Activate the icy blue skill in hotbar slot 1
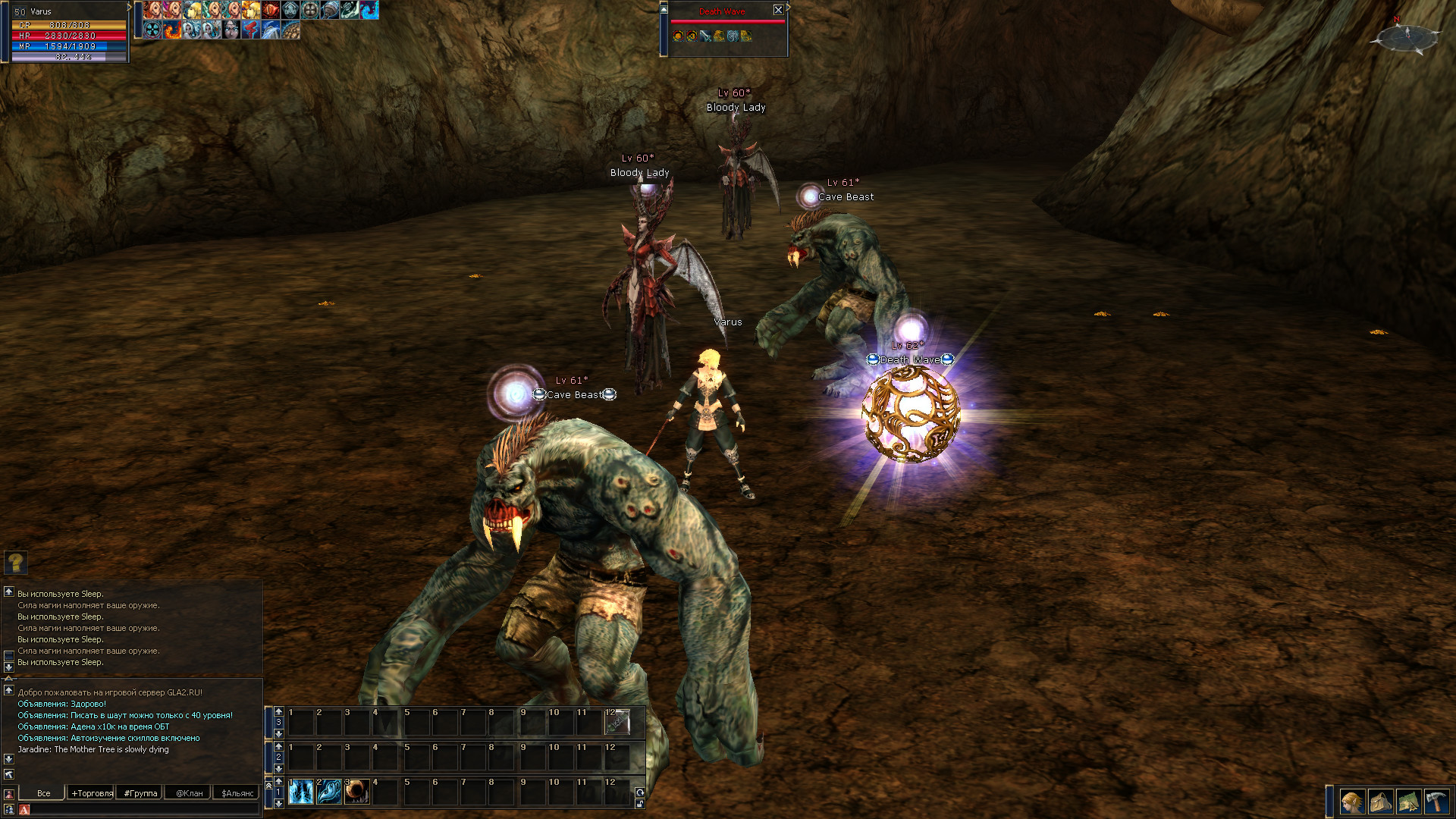 point(301,792)
